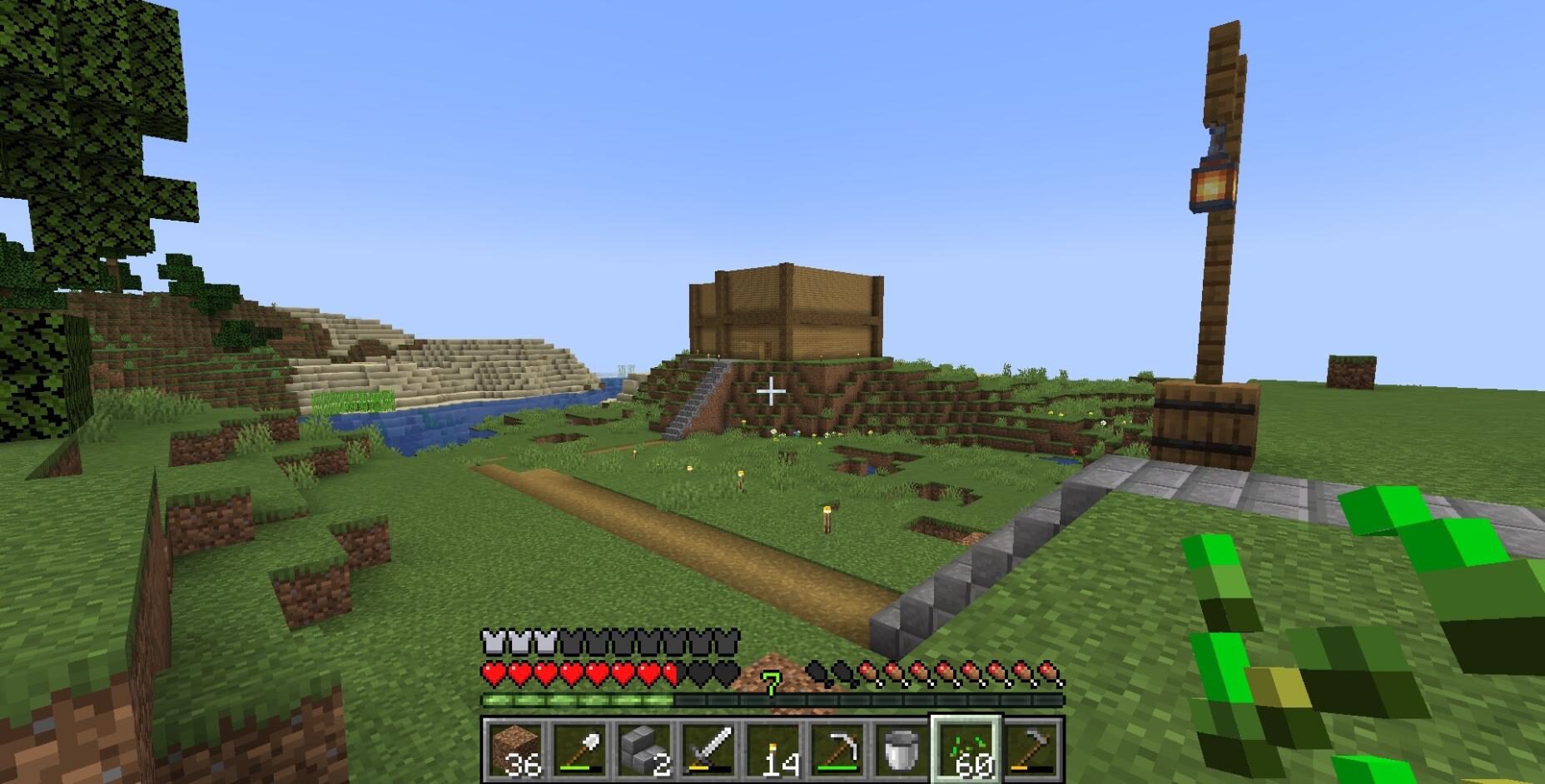The width and height of the screenshot is (1545, 784).
Task: Switch to the iron pickaxe slot
Action: pos(837,750)
